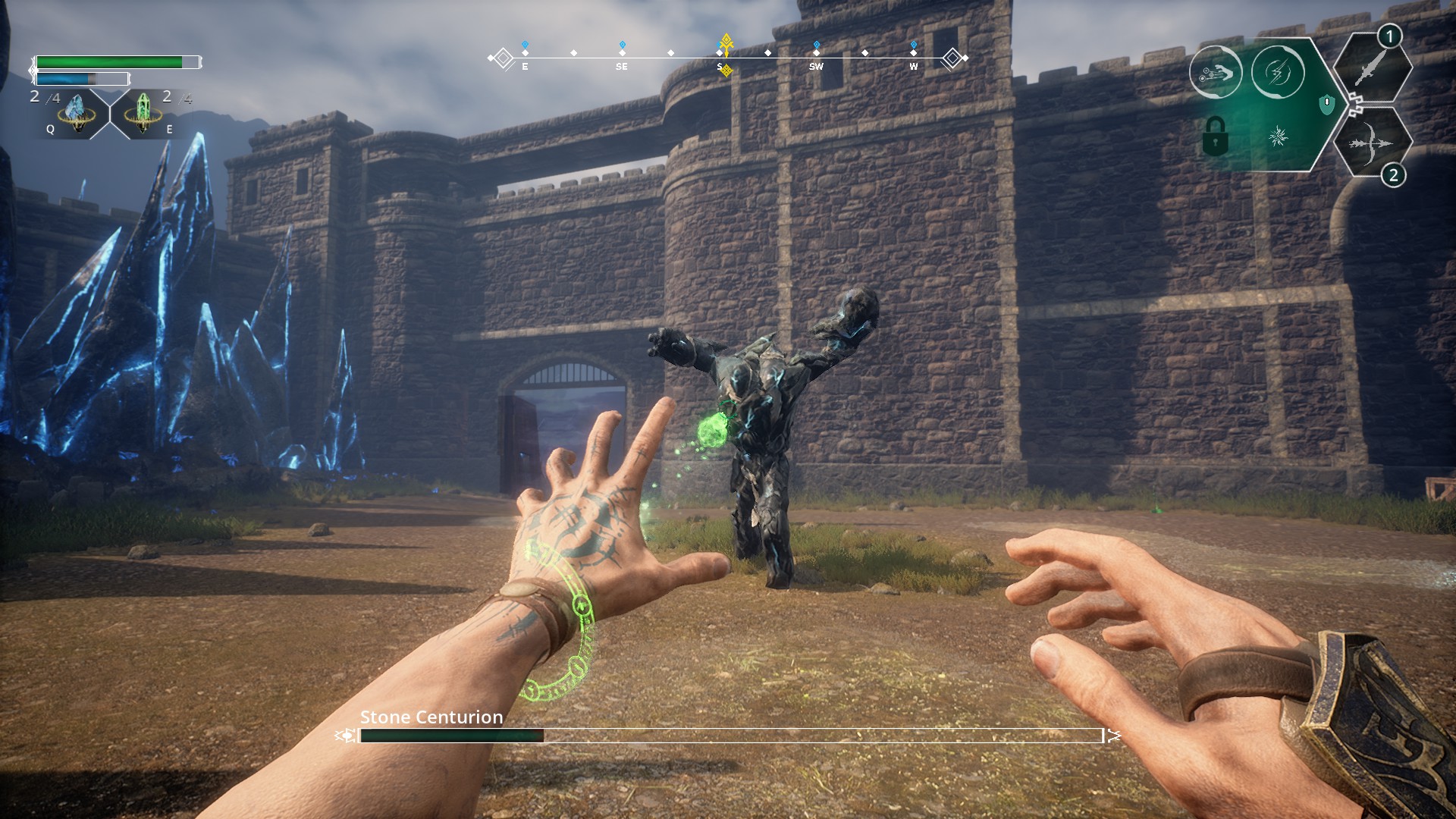Click the yellow objective marker on compass

pos(726,45)
